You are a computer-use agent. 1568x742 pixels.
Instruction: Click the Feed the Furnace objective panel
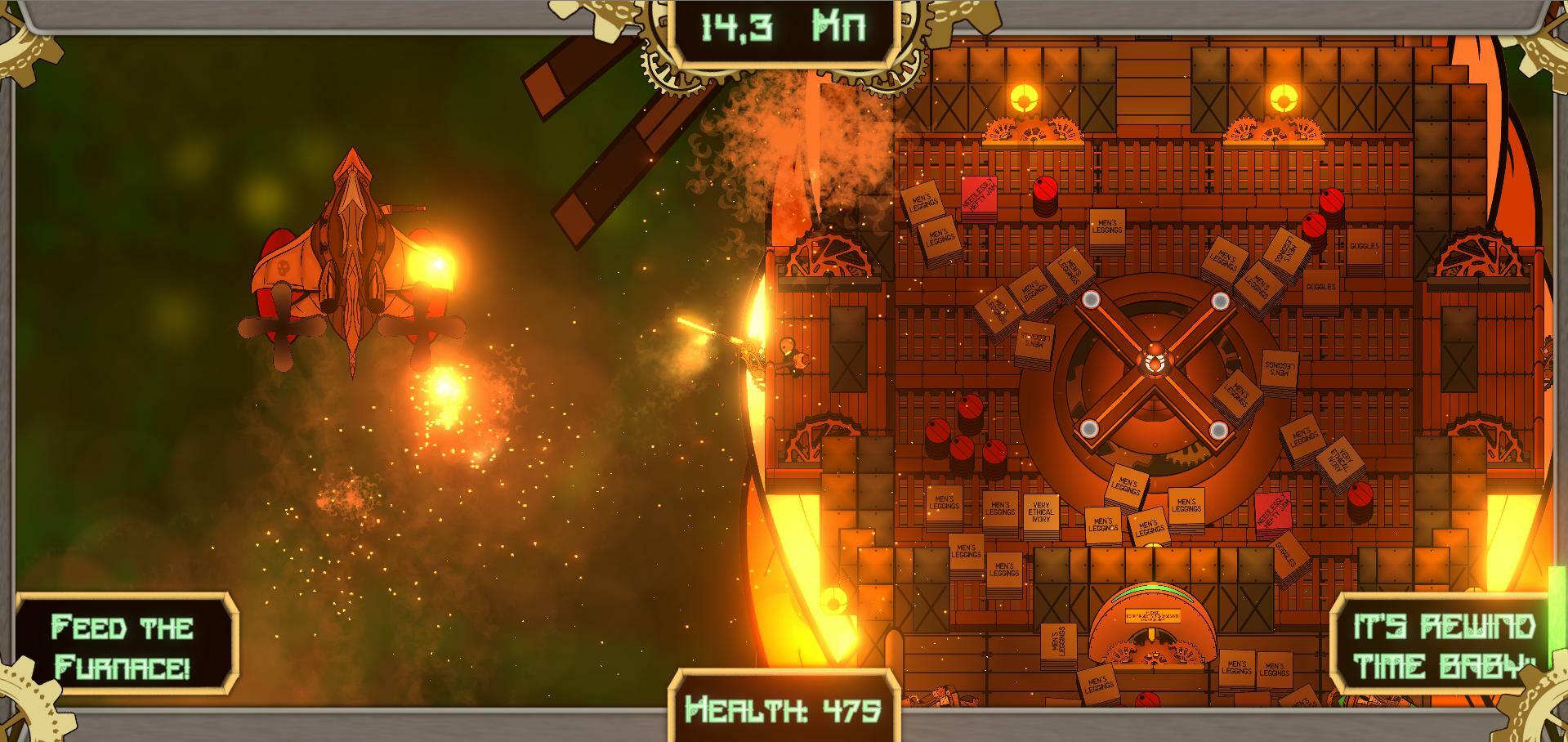124,646
